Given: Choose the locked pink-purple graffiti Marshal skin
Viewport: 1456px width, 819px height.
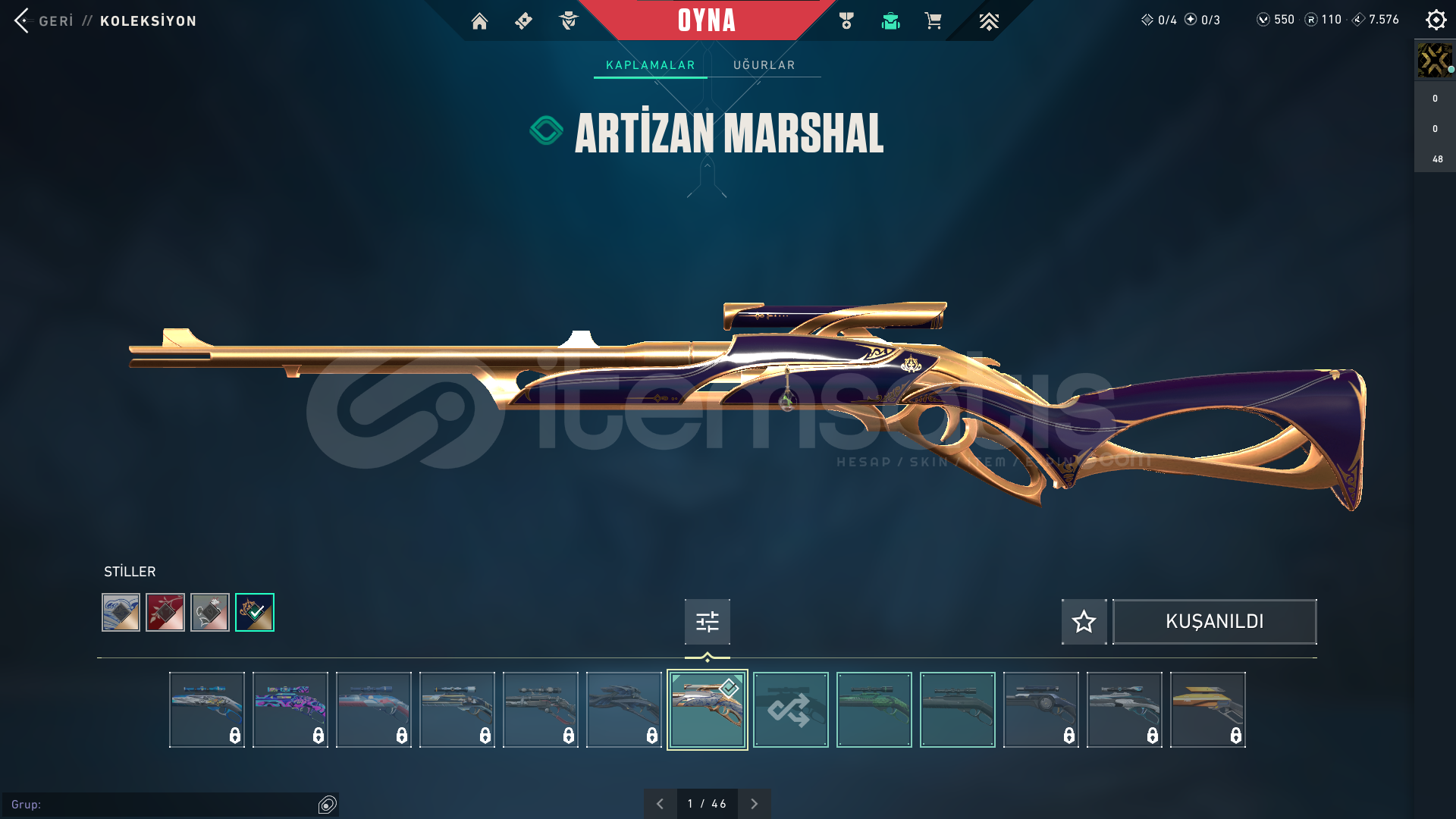Looking at the screenshot, I should point(290,710).
